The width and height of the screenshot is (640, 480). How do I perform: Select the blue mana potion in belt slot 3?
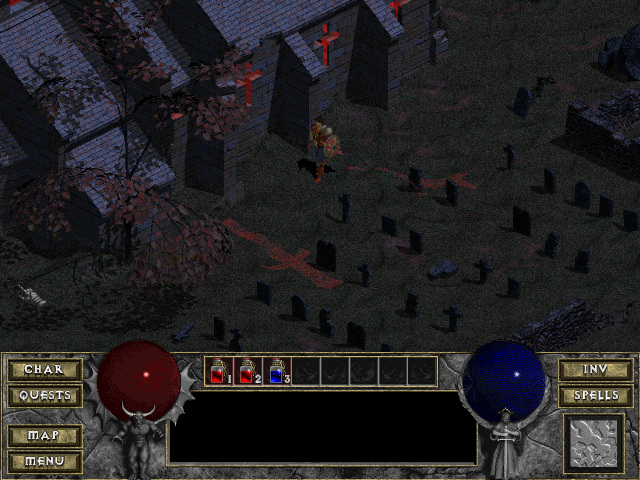click(277, 371)
